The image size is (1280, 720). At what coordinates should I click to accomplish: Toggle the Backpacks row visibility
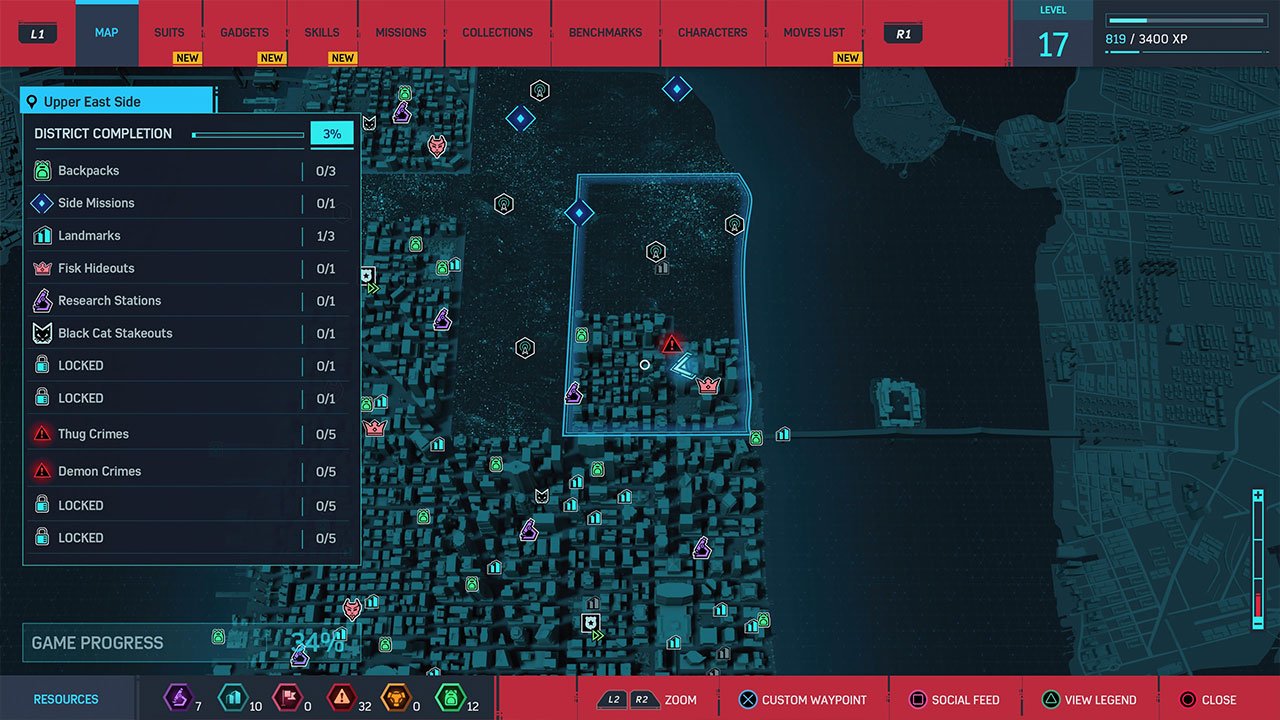pyautogui.click(x=190, y=170)
